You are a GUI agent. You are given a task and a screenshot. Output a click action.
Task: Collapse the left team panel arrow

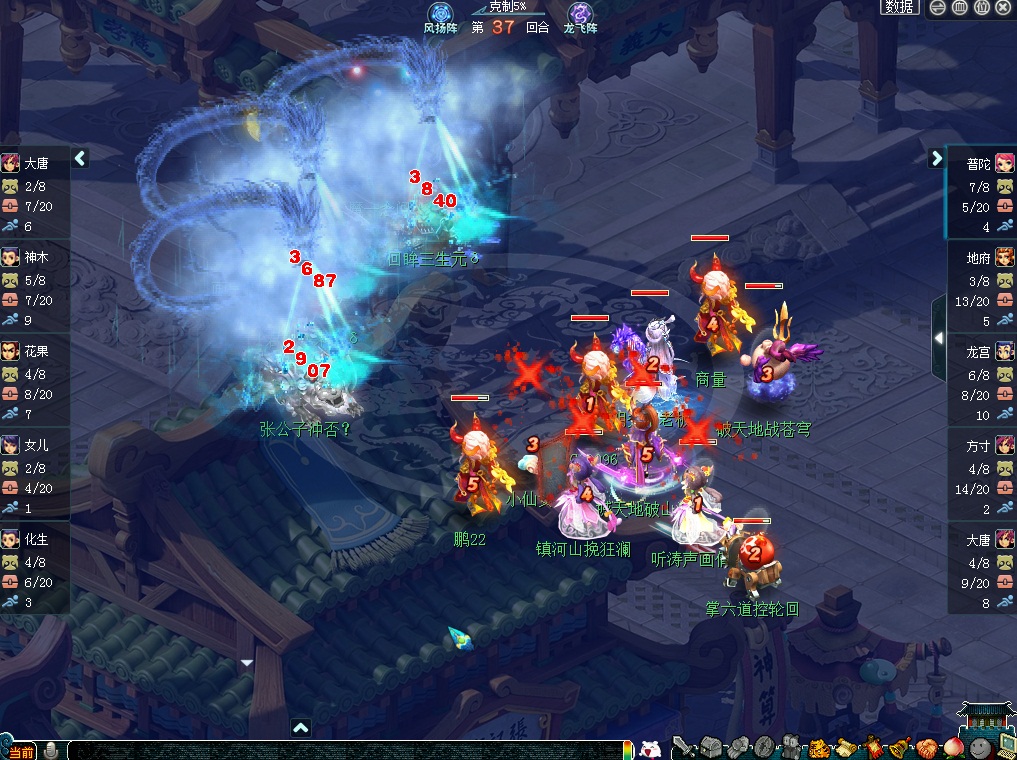80,158
